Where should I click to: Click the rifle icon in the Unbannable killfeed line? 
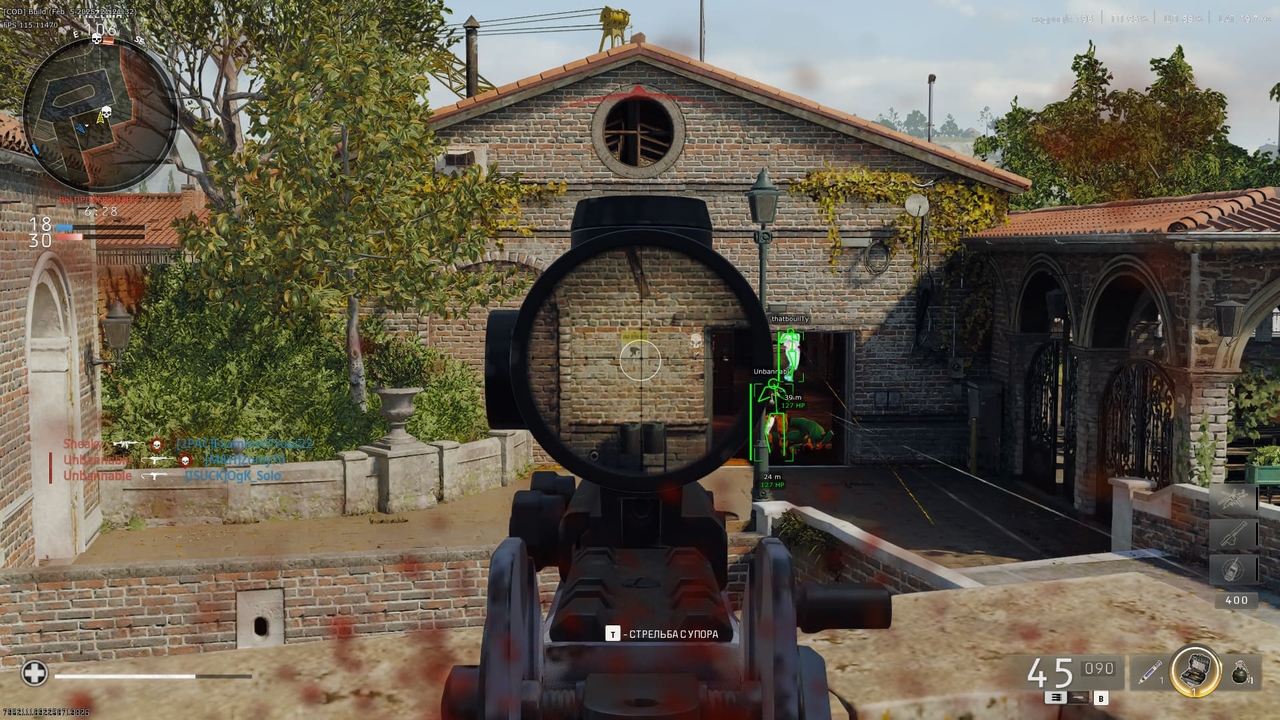pyautogui.click(x=156, y=460)
